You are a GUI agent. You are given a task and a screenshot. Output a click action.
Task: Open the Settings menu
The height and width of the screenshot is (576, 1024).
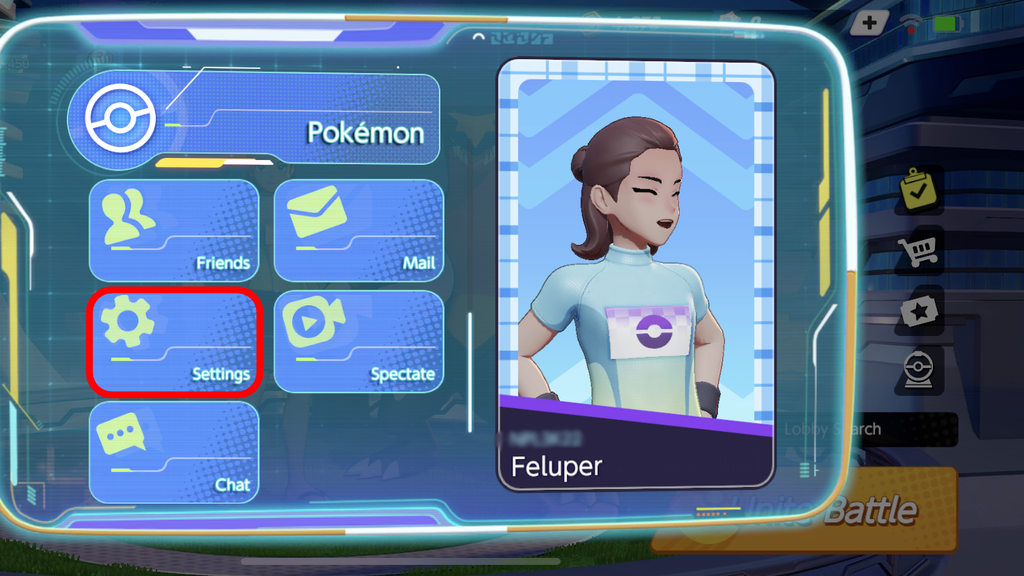click(174, 341)
